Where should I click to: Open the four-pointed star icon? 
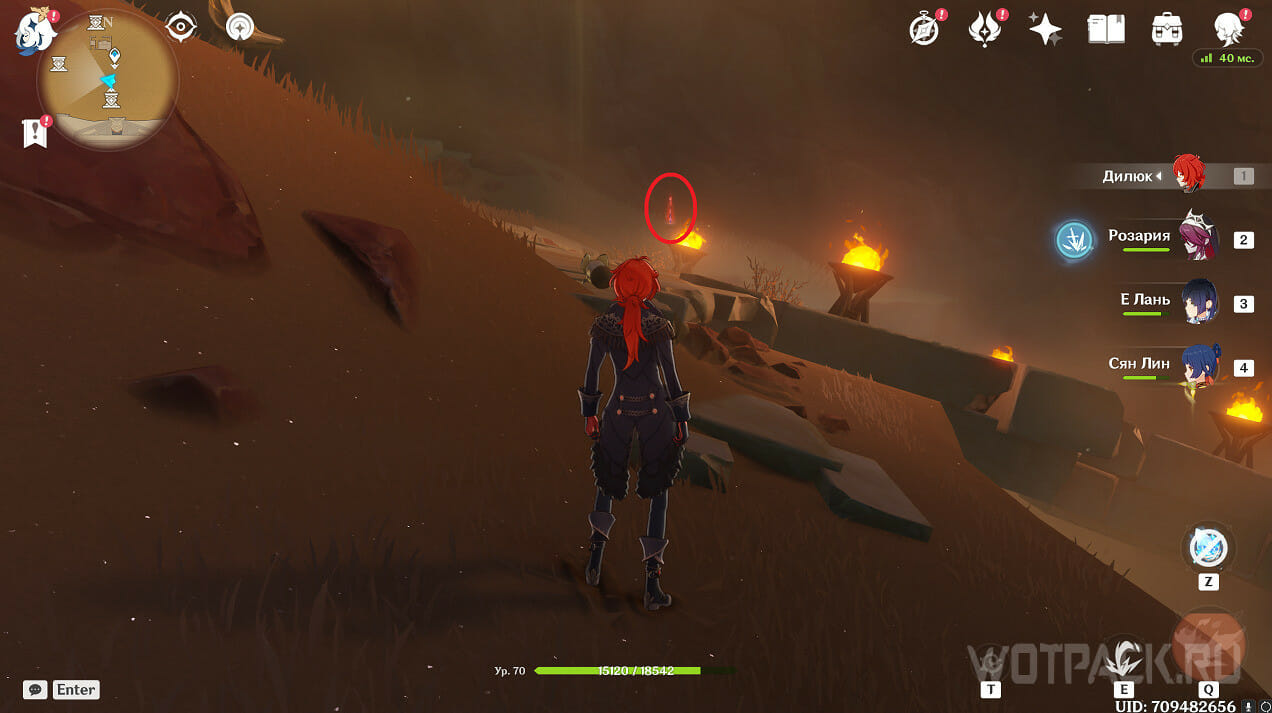click(1046, 29)
